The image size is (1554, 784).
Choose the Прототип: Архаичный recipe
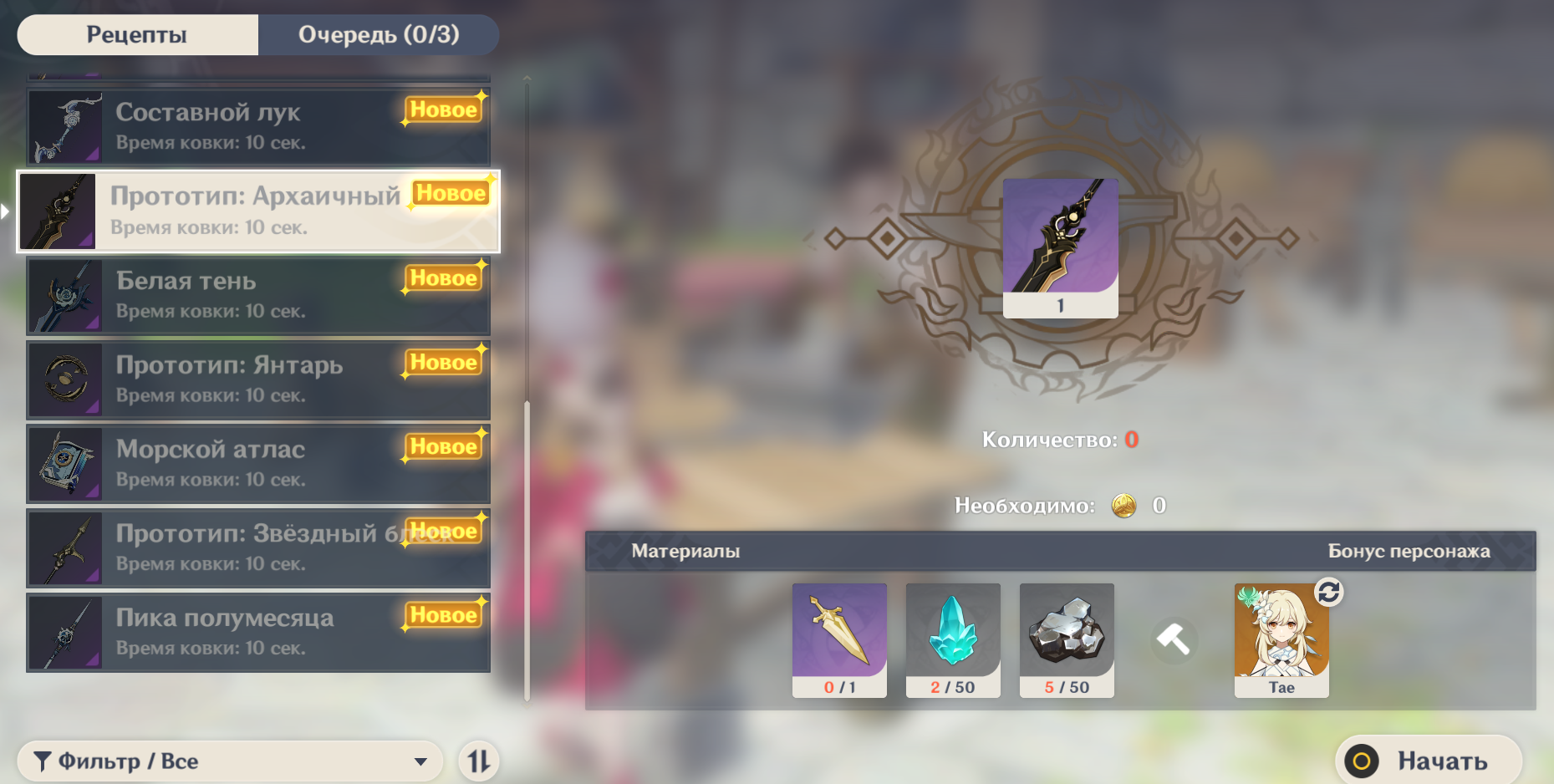tap(257, 211)
